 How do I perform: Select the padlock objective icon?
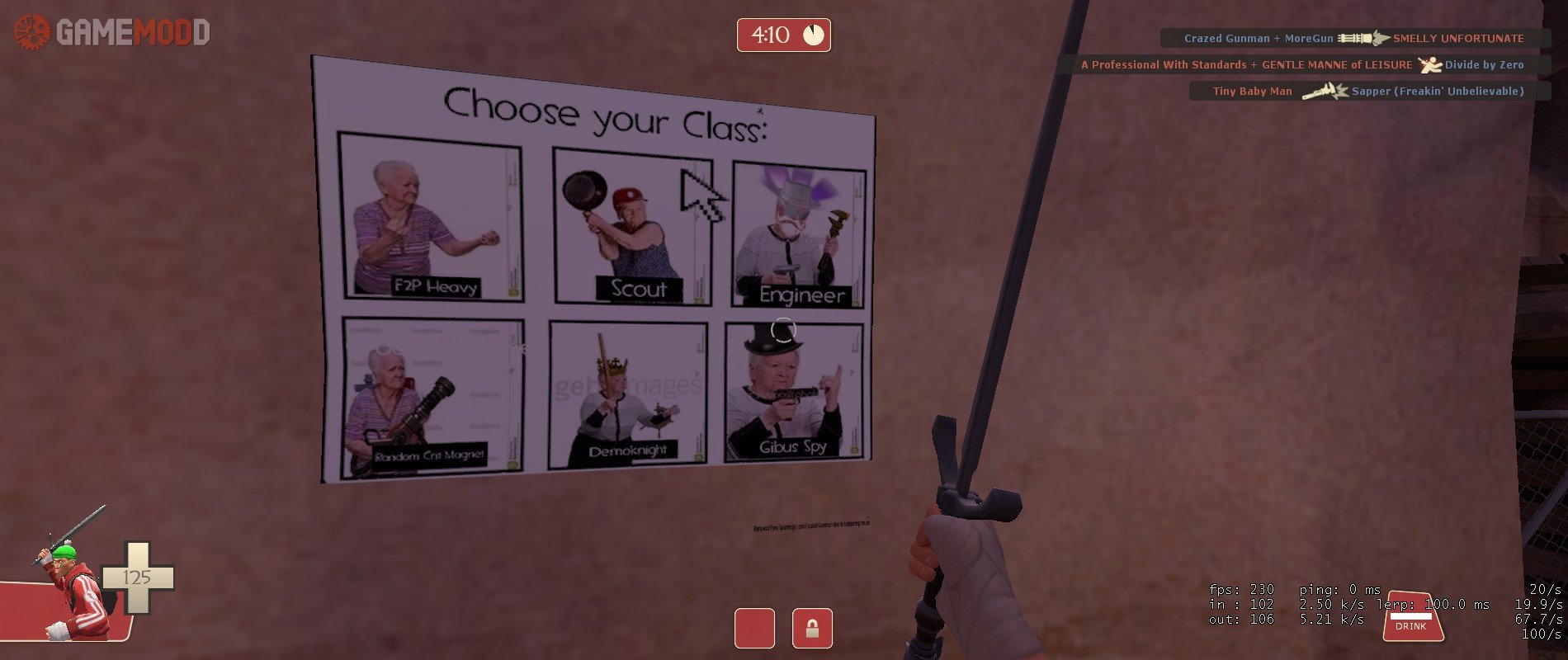(812, 629)
